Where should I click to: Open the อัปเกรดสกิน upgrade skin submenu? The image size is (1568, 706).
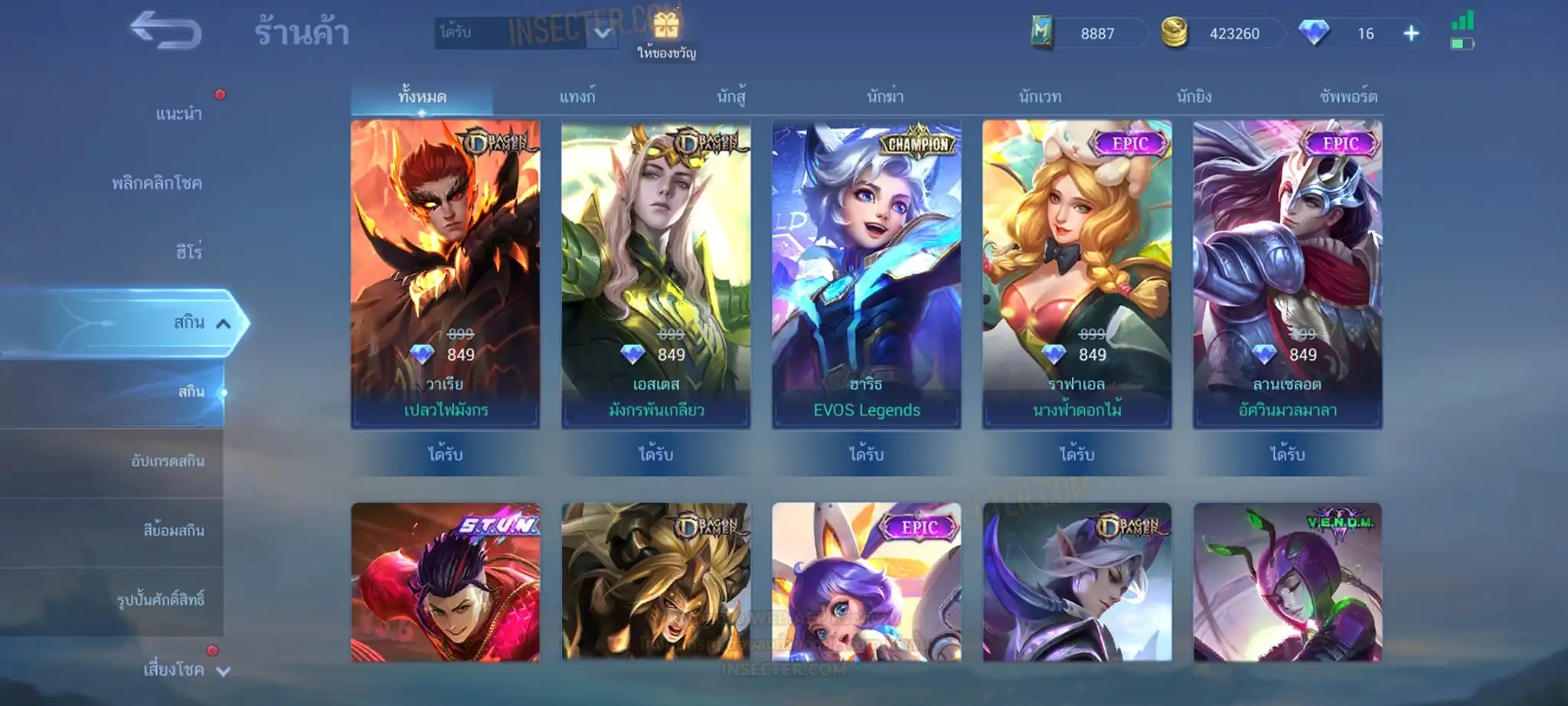point(167,461)
